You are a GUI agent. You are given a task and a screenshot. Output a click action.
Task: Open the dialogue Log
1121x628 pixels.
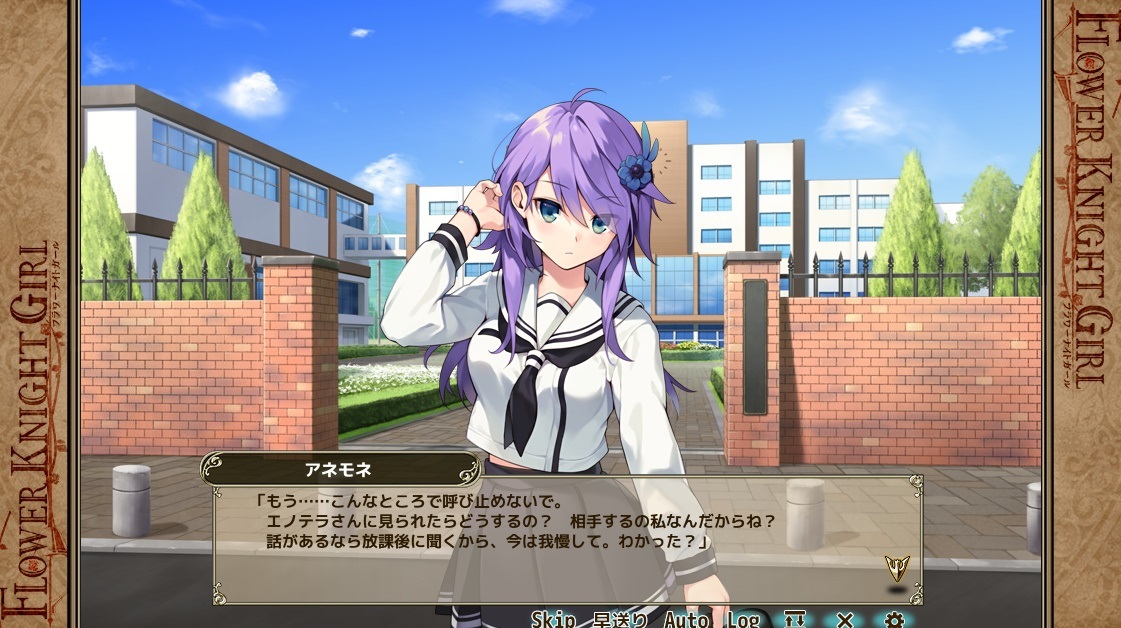tap(743, 620)
